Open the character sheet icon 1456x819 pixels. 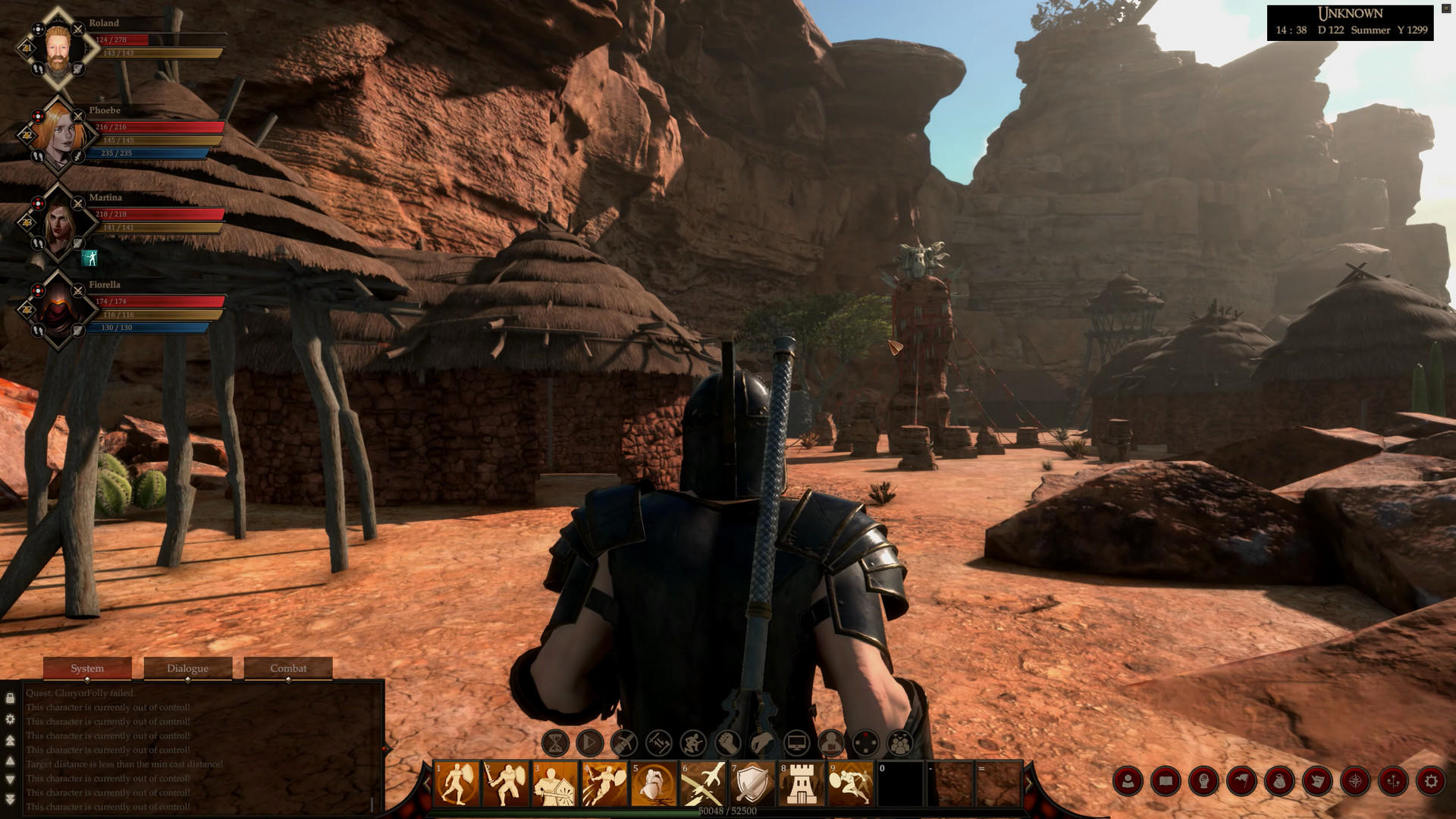click(x=1127, y=780)
